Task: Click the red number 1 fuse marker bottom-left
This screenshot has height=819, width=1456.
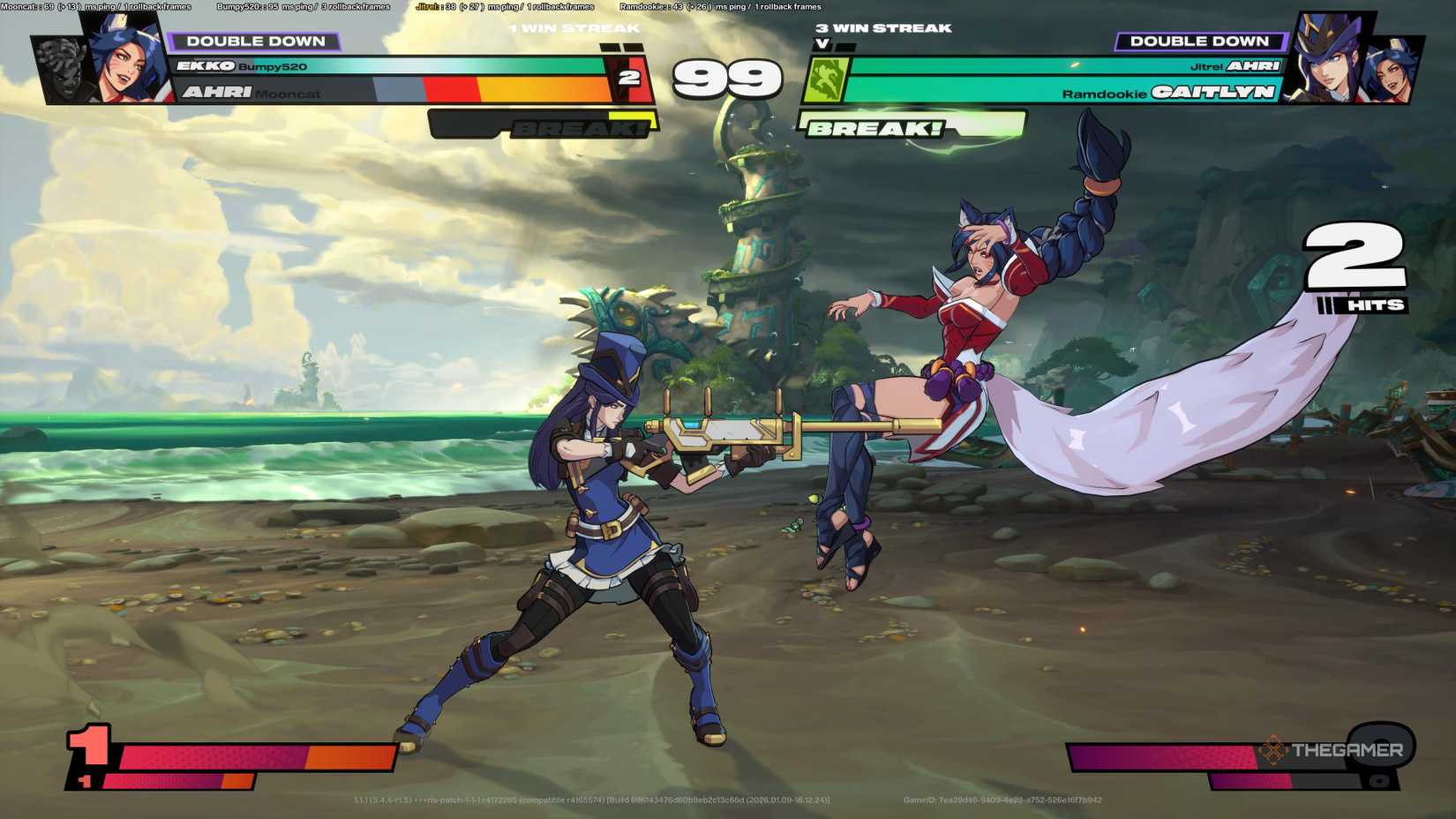Action: 86,748
